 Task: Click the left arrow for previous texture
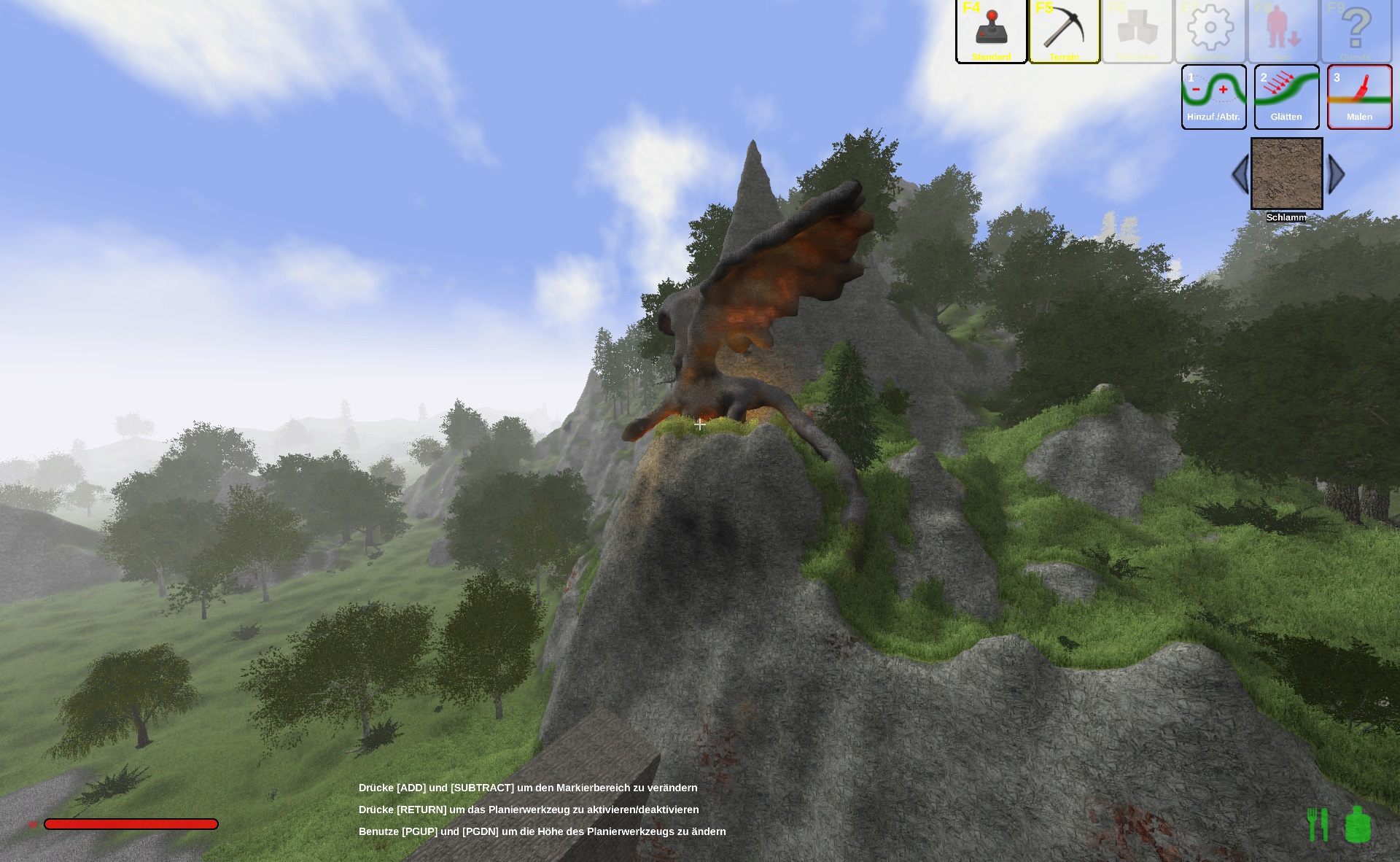[x=1240, y=174]
